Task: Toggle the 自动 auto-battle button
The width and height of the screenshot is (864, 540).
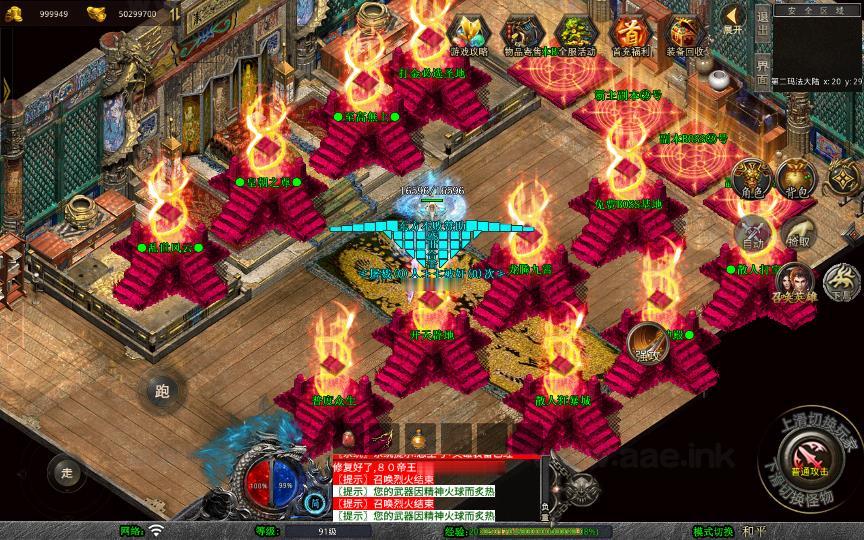Action: point(753,235)
